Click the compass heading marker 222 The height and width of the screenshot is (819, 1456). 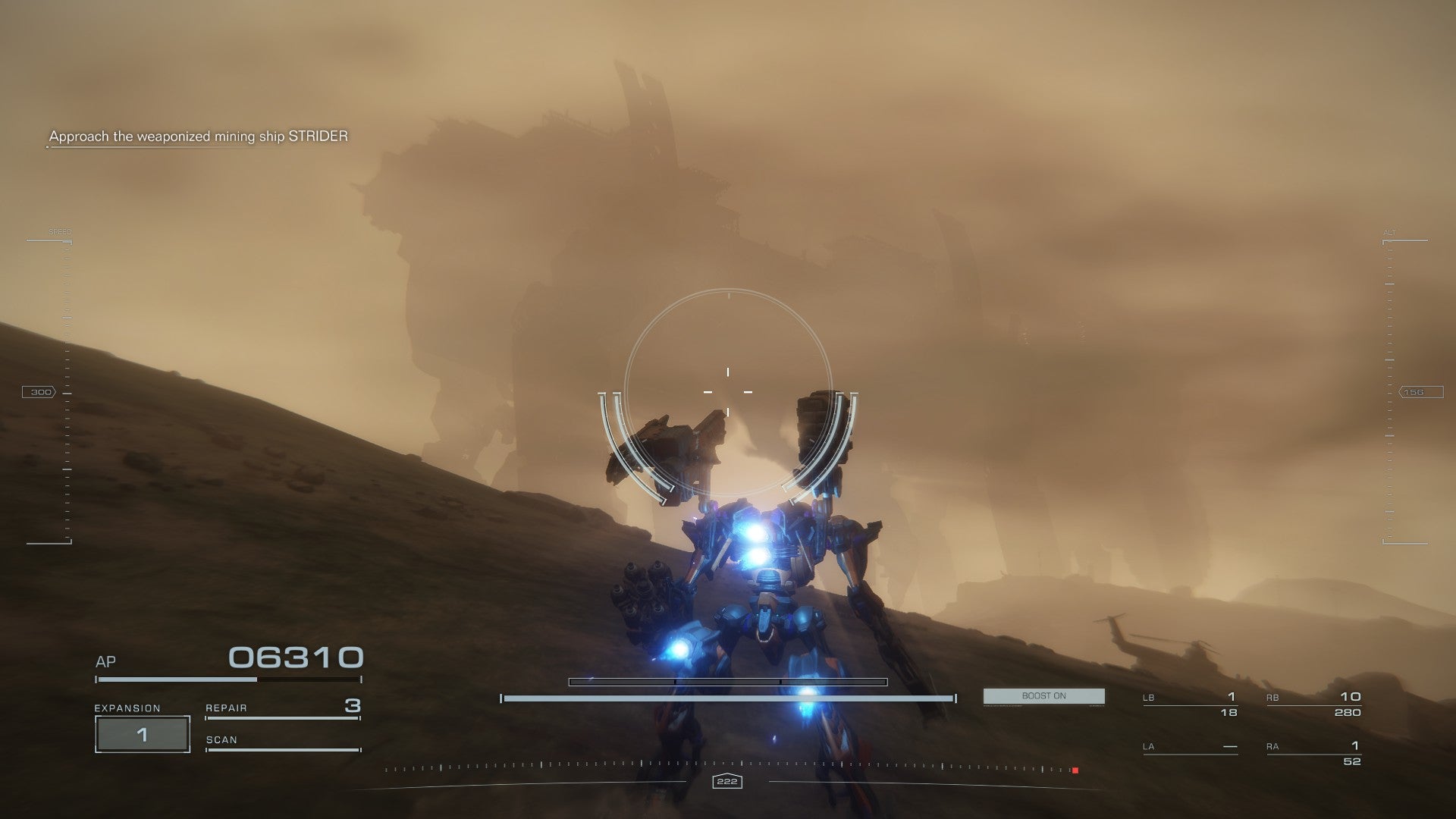click(727, 781)
